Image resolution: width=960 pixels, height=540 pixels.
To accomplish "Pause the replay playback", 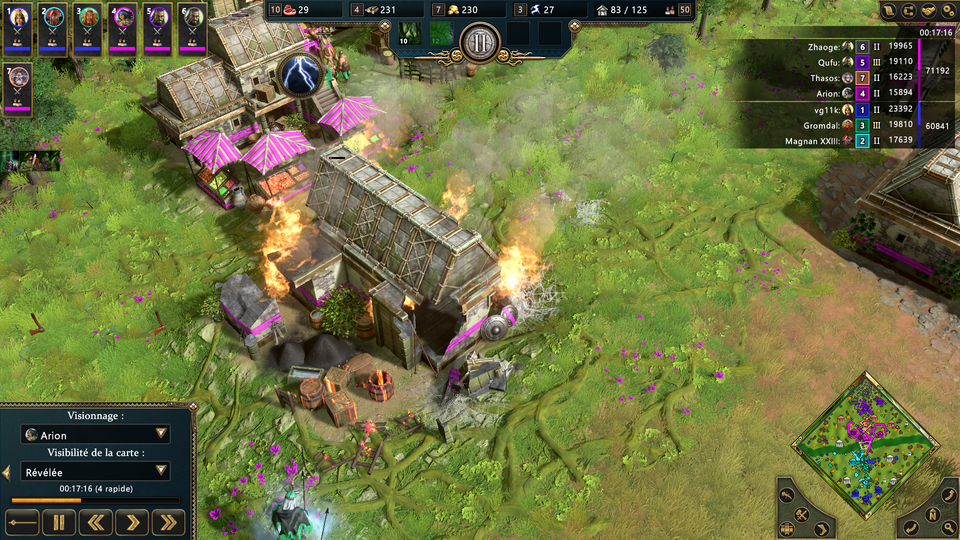I will tap(58, 521).
